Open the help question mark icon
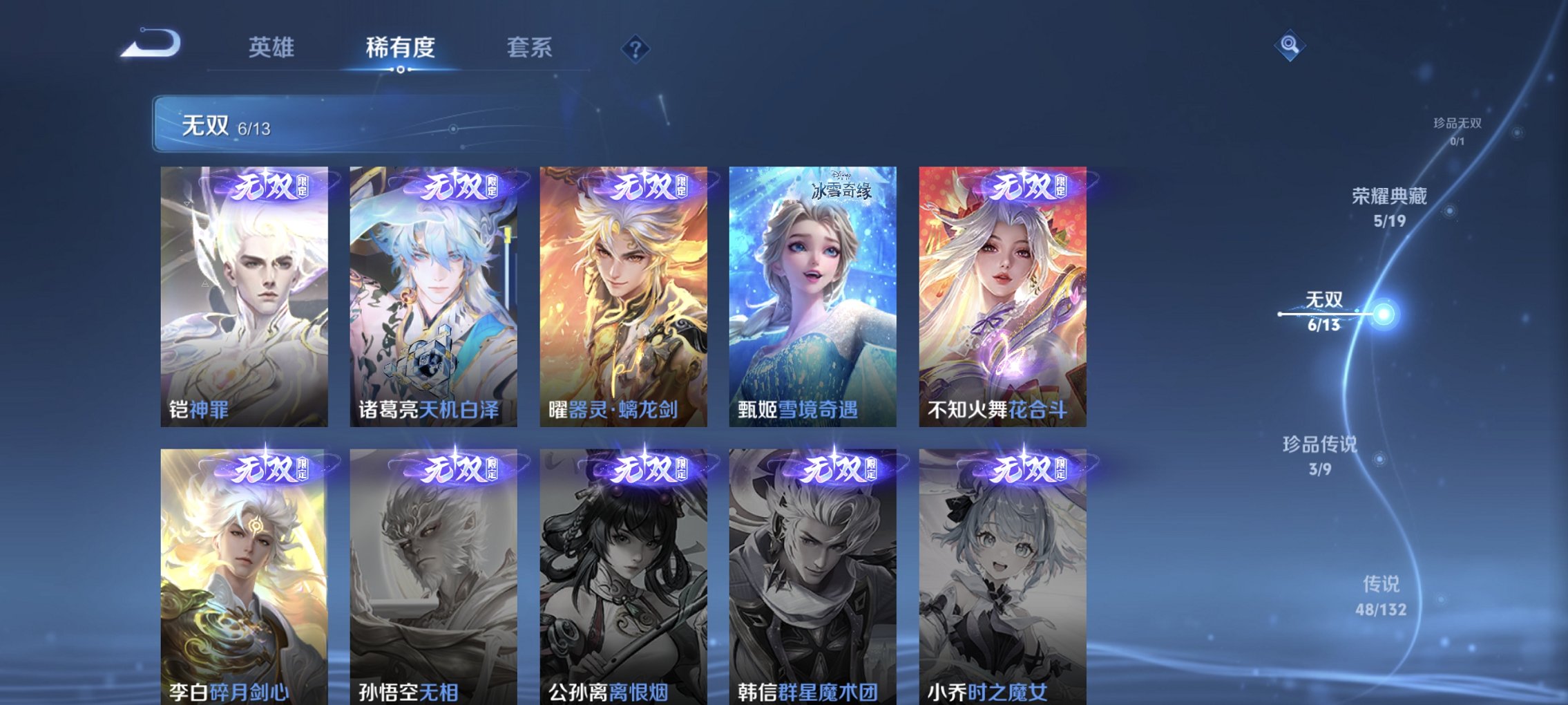Screen dimensions: 1568x705 click(x=635, y=48)
